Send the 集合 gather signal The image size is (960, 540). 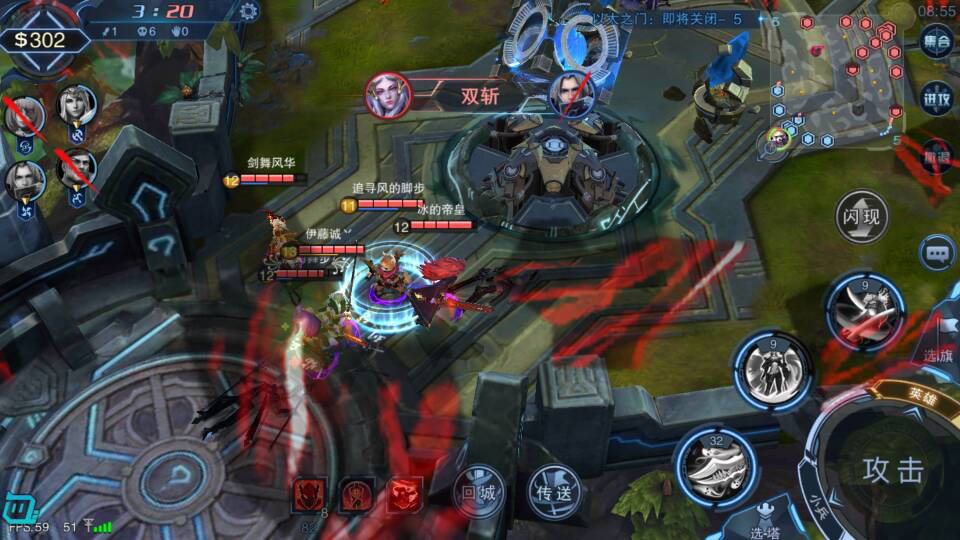coord(937,43)
